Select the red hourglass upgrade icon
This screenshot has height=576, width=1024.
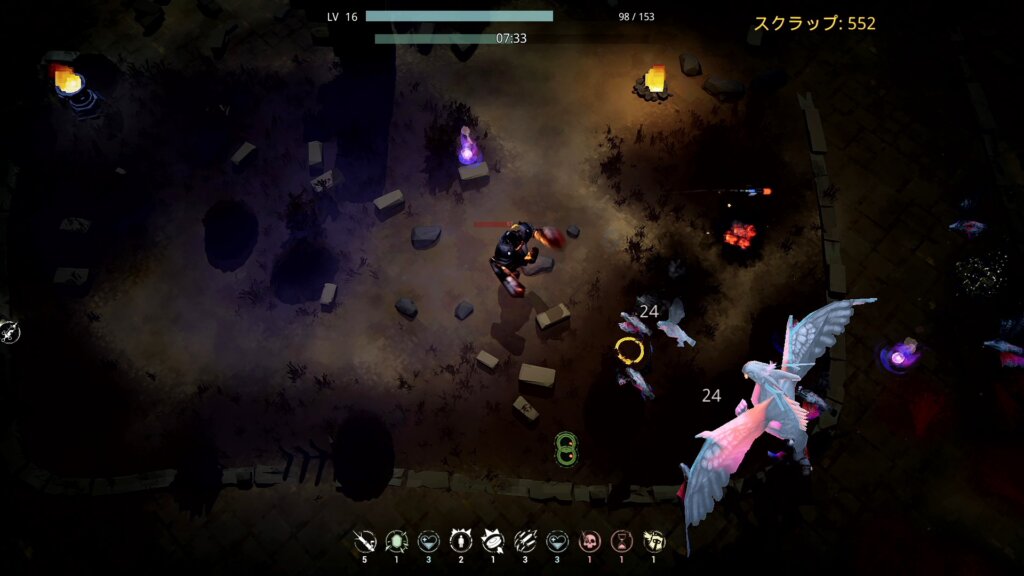[x=622, y=542]
